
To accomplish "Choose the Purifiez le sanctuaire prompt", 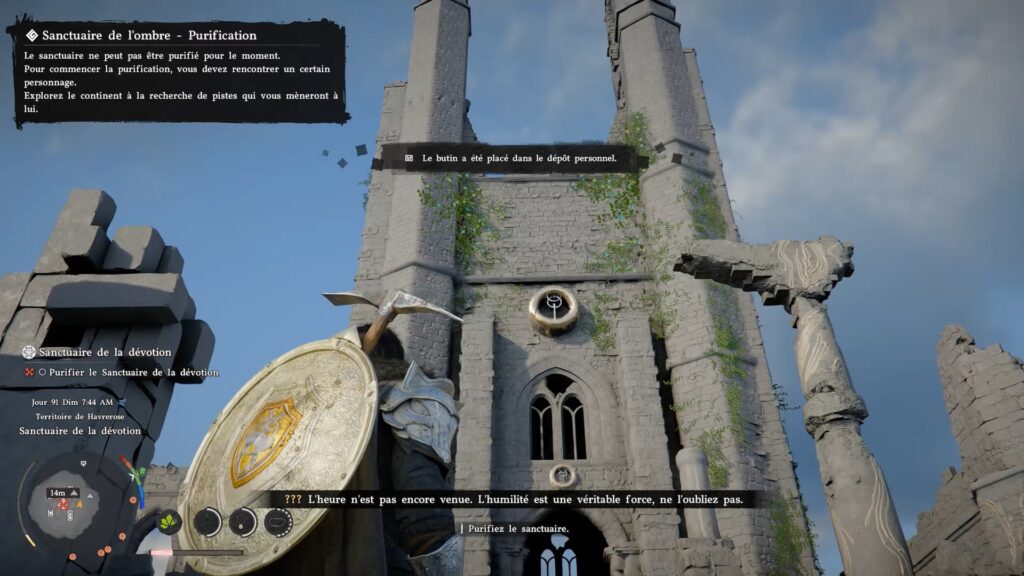I will coord(517,528).
